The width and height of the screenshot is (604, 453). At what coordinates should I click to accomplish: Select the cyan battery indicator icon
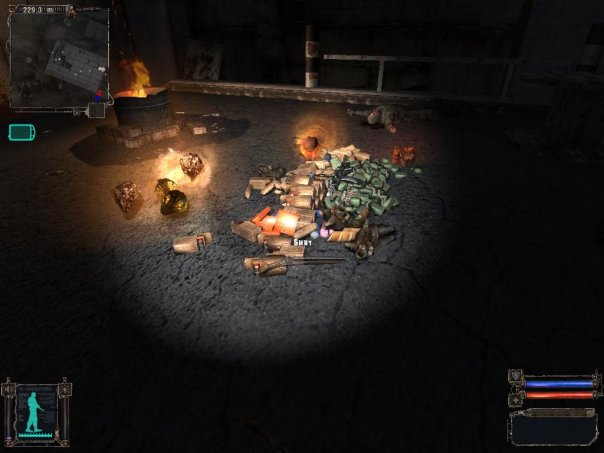click(x=21, y=132)
